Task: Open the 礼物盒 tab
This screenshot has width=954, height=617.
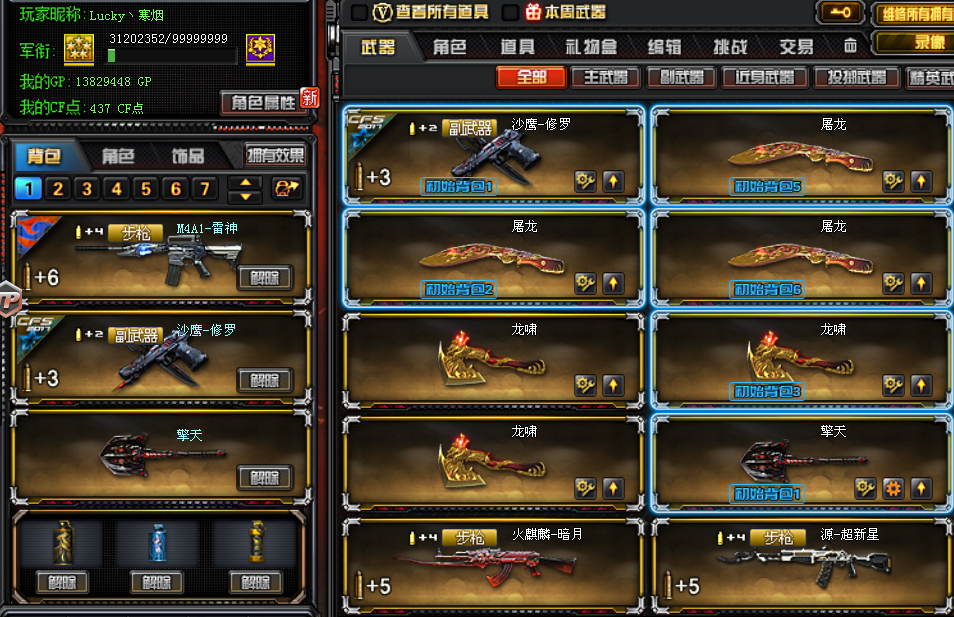Action: (590, 47)
